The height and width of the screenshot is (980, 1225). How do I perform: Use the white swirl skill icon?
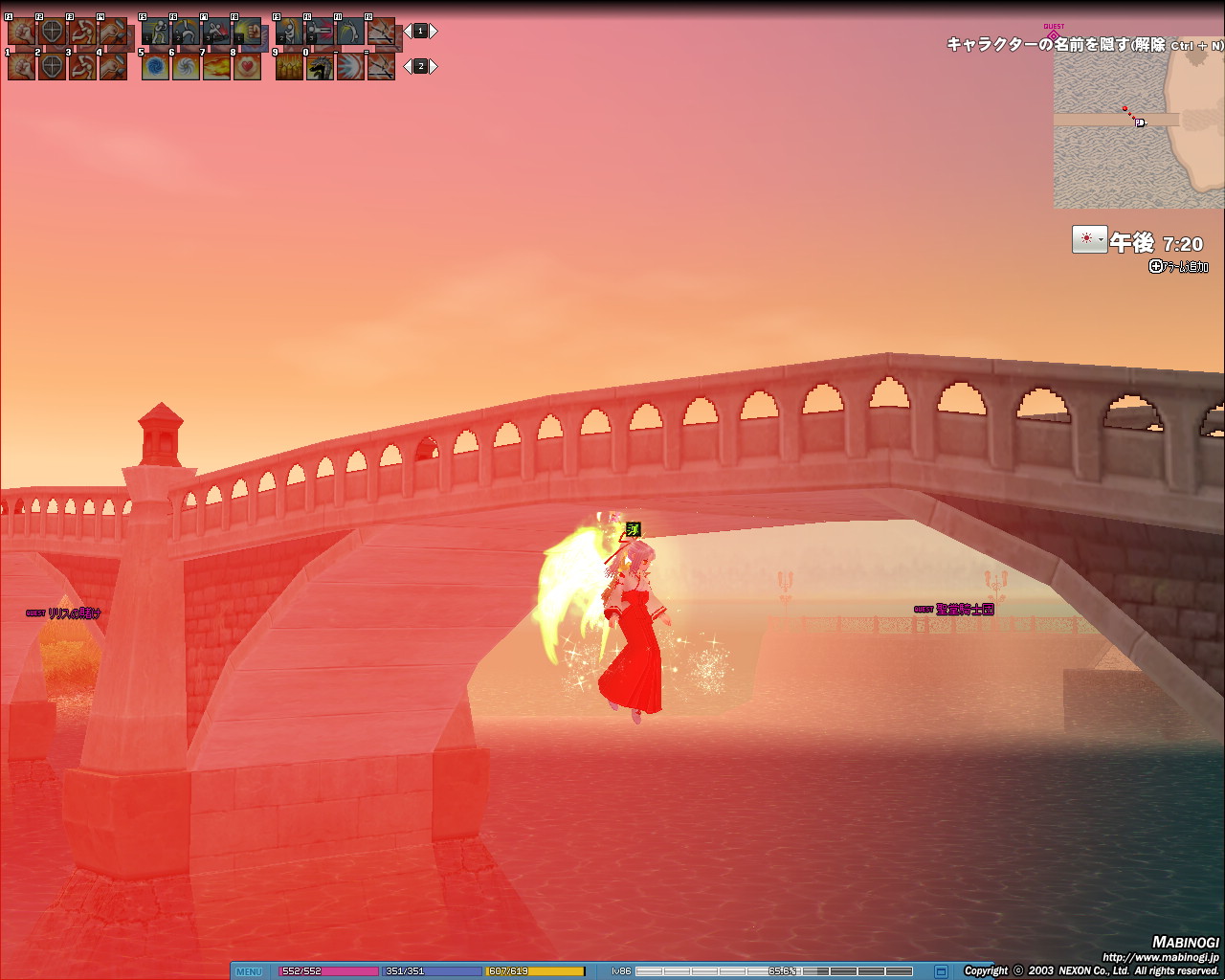[186, 66]
